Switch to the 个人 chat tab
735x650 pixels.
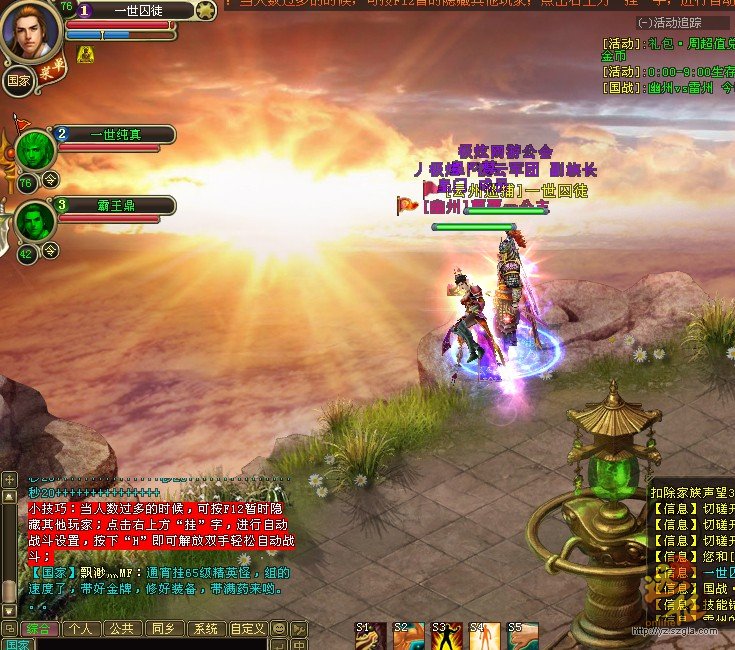tap(82, 629)
